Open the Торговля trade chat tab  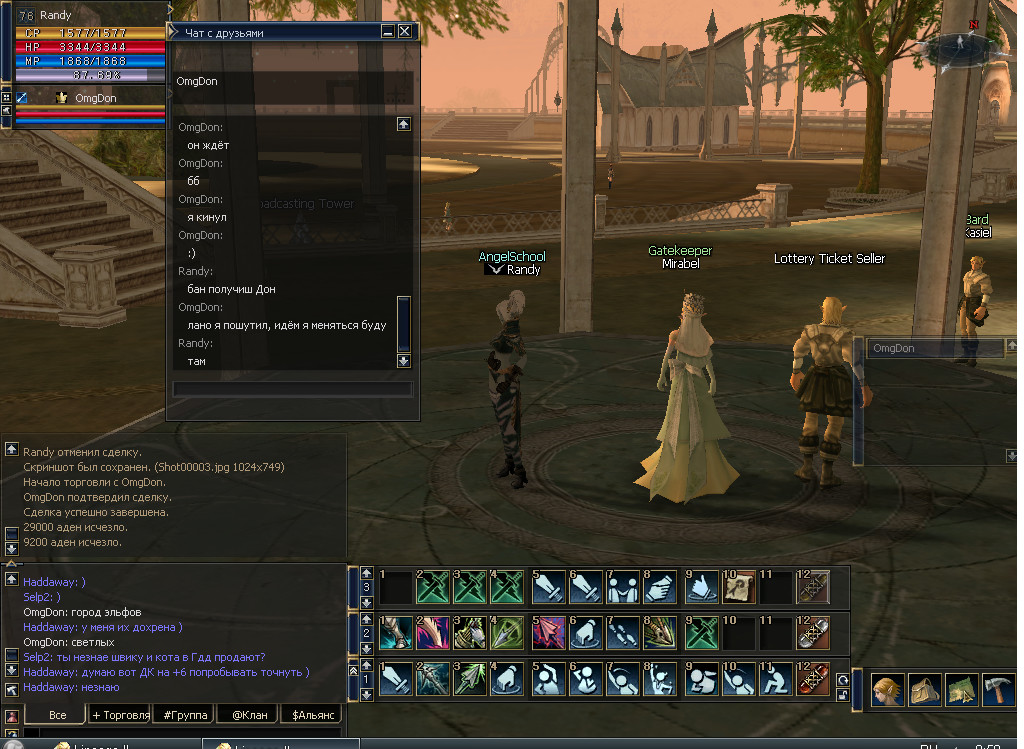point(120,715)
